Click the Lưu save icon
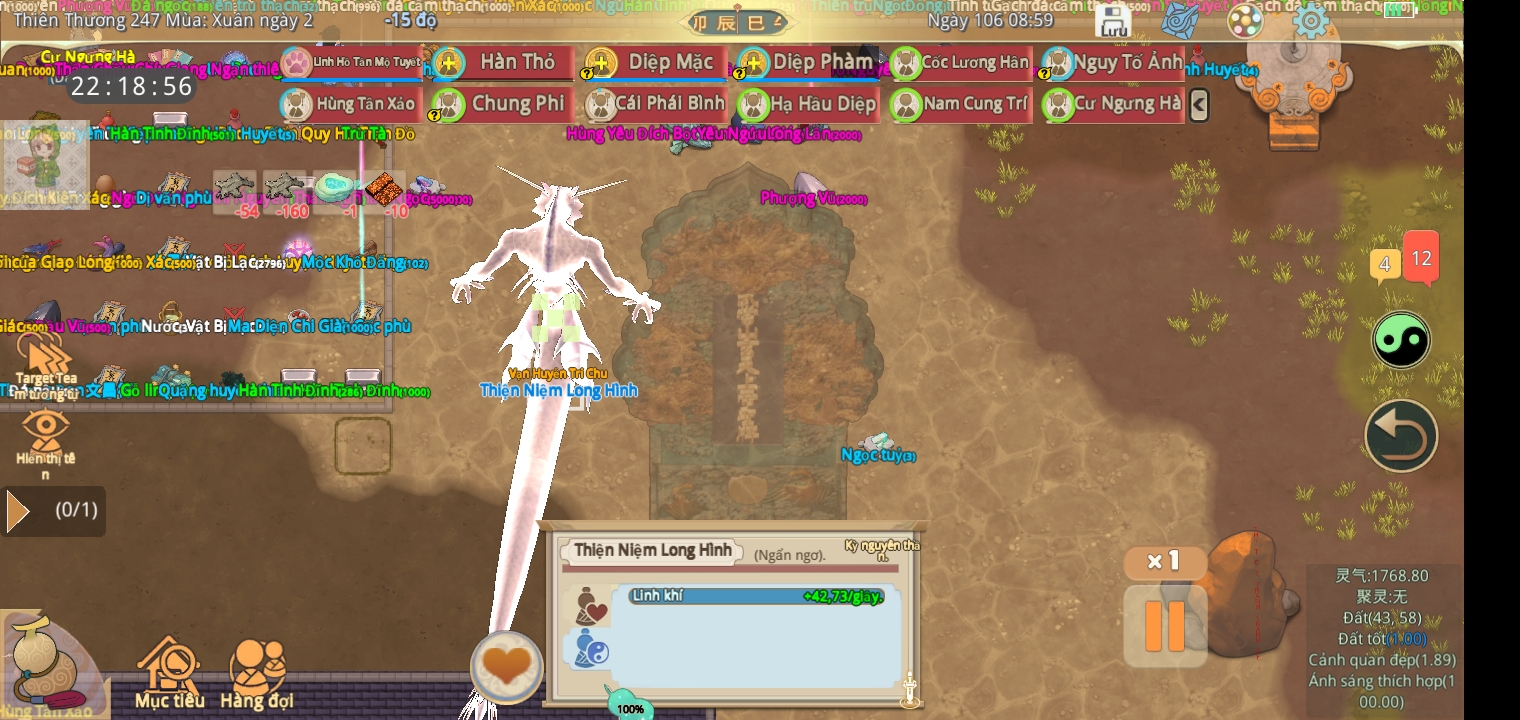Viewport: 1520px width, 720px height. 1113,19
